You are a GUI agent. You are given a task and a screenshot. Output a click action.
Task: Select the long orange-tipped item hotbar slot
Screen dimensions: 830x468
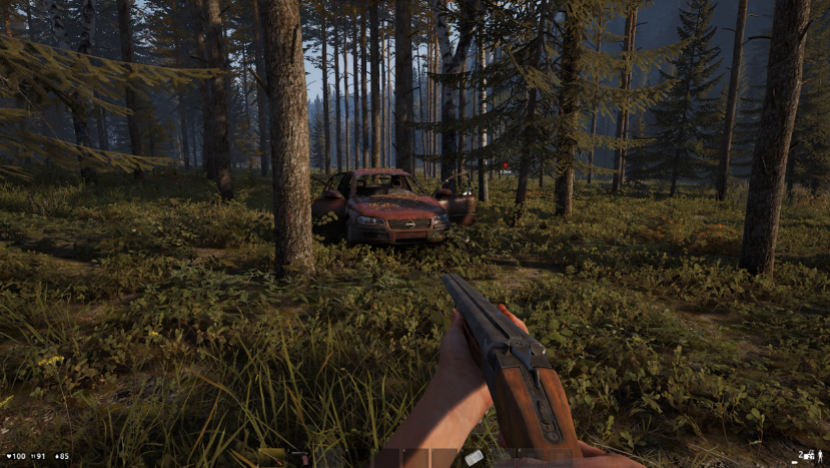(x=270, y=457)
